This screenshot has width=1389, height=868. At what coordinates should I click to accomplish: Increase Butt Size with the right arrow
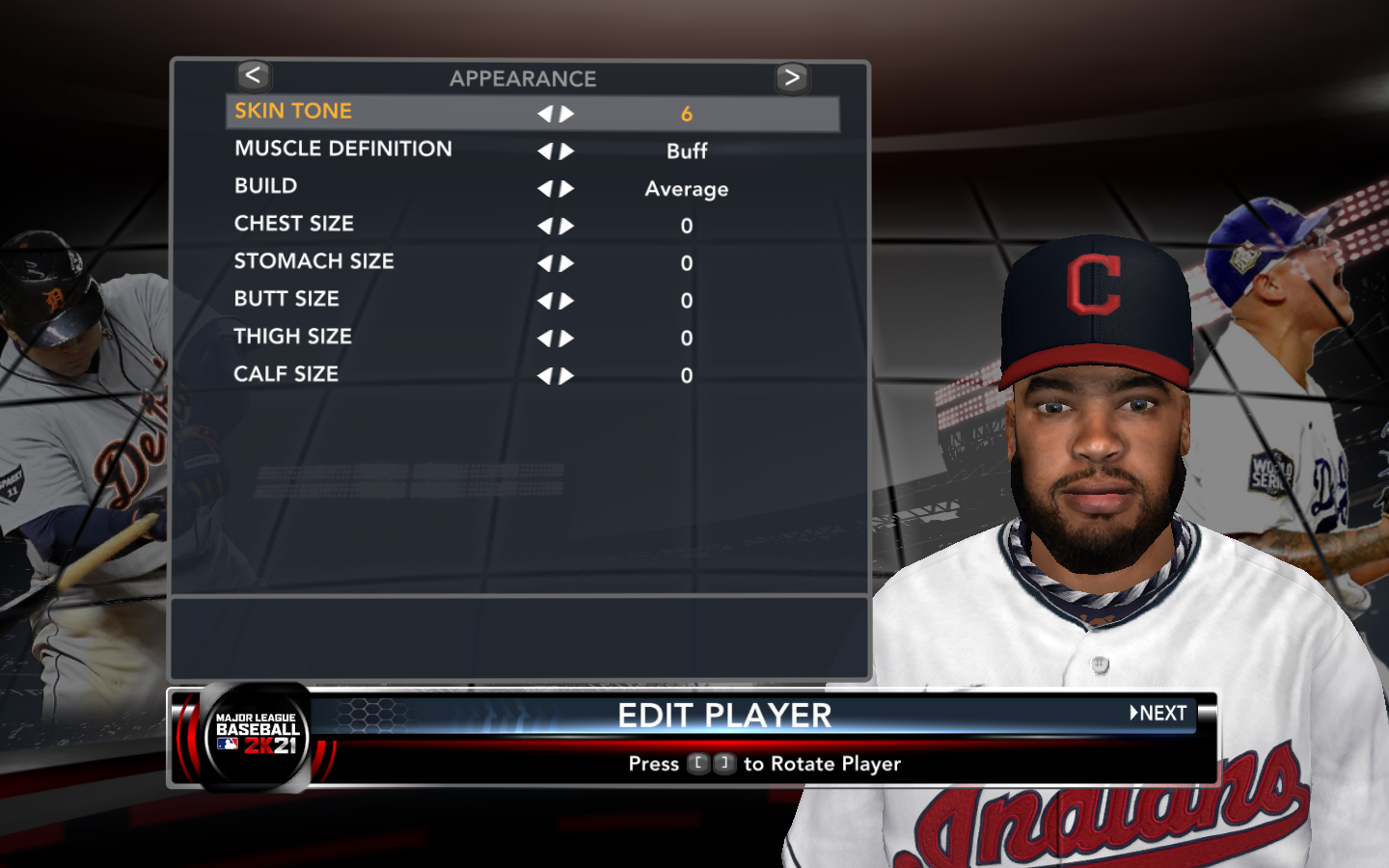point(567,301)
